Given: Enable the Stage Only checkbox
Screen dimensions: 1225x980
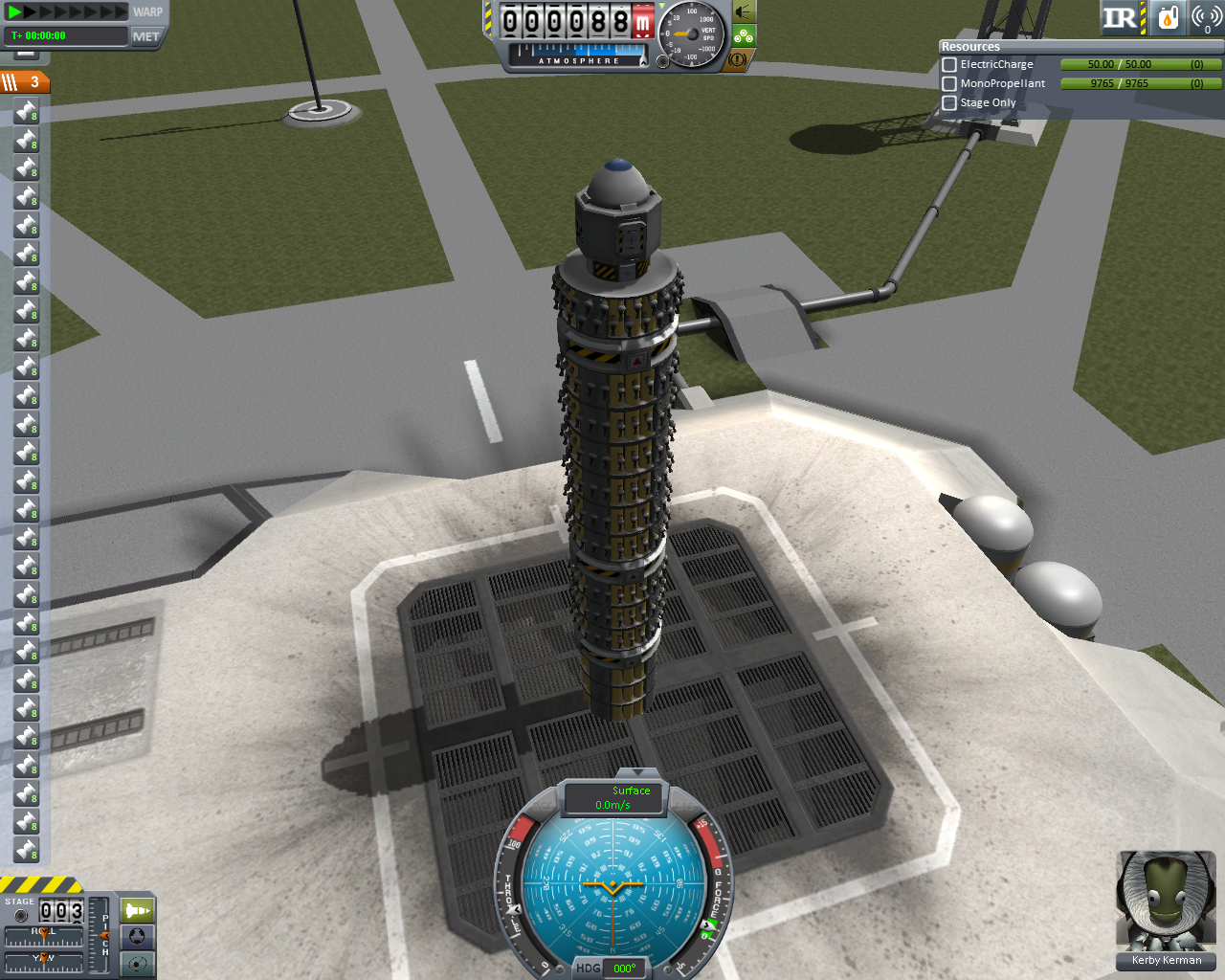Looking at the screenshot, I should point(949,102).
